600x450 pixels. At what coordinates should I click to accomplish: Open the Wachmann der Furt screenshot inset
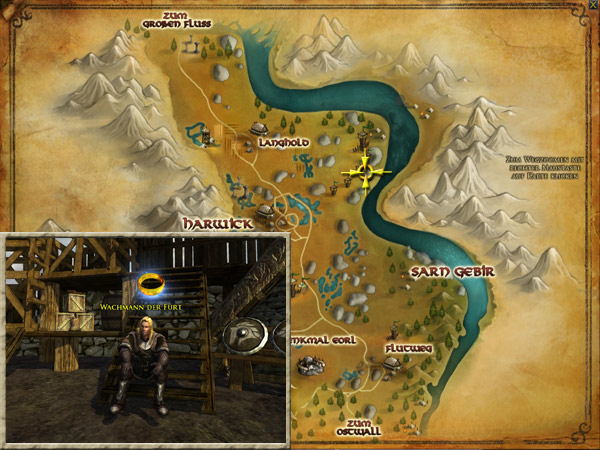click(x=145, y=340)
